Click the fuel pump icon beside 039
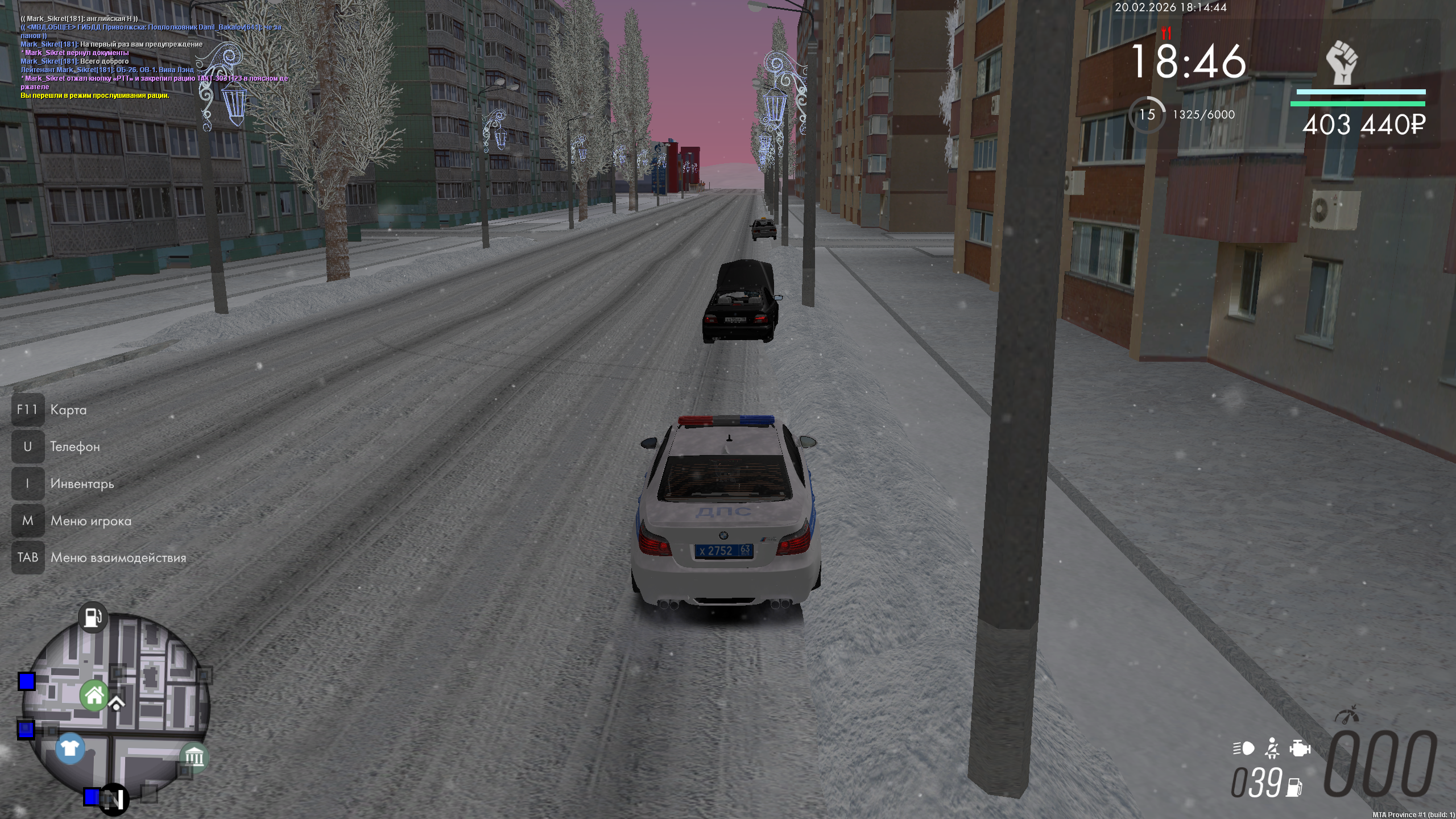Screen dimensions: 1456x819 coord(1295,787)
